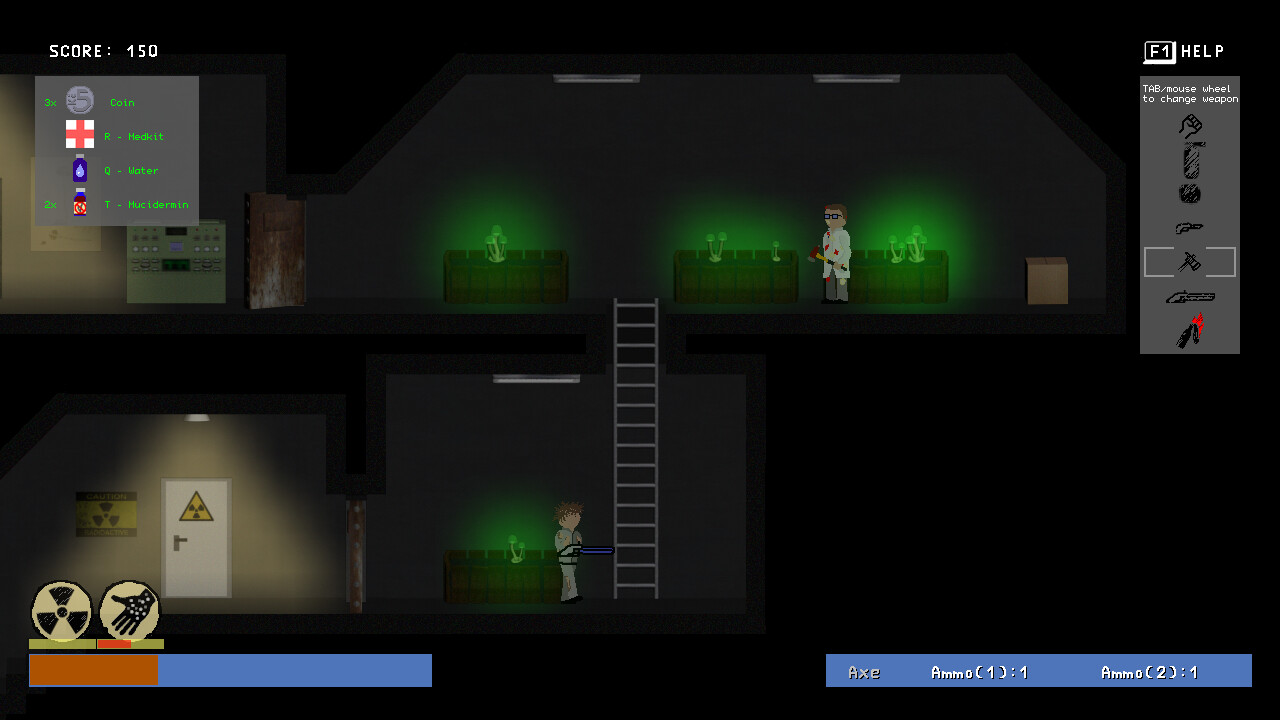1280x720 pixels.
Task: Use the R - Medkit inventory item
Action: pos(79,135)
